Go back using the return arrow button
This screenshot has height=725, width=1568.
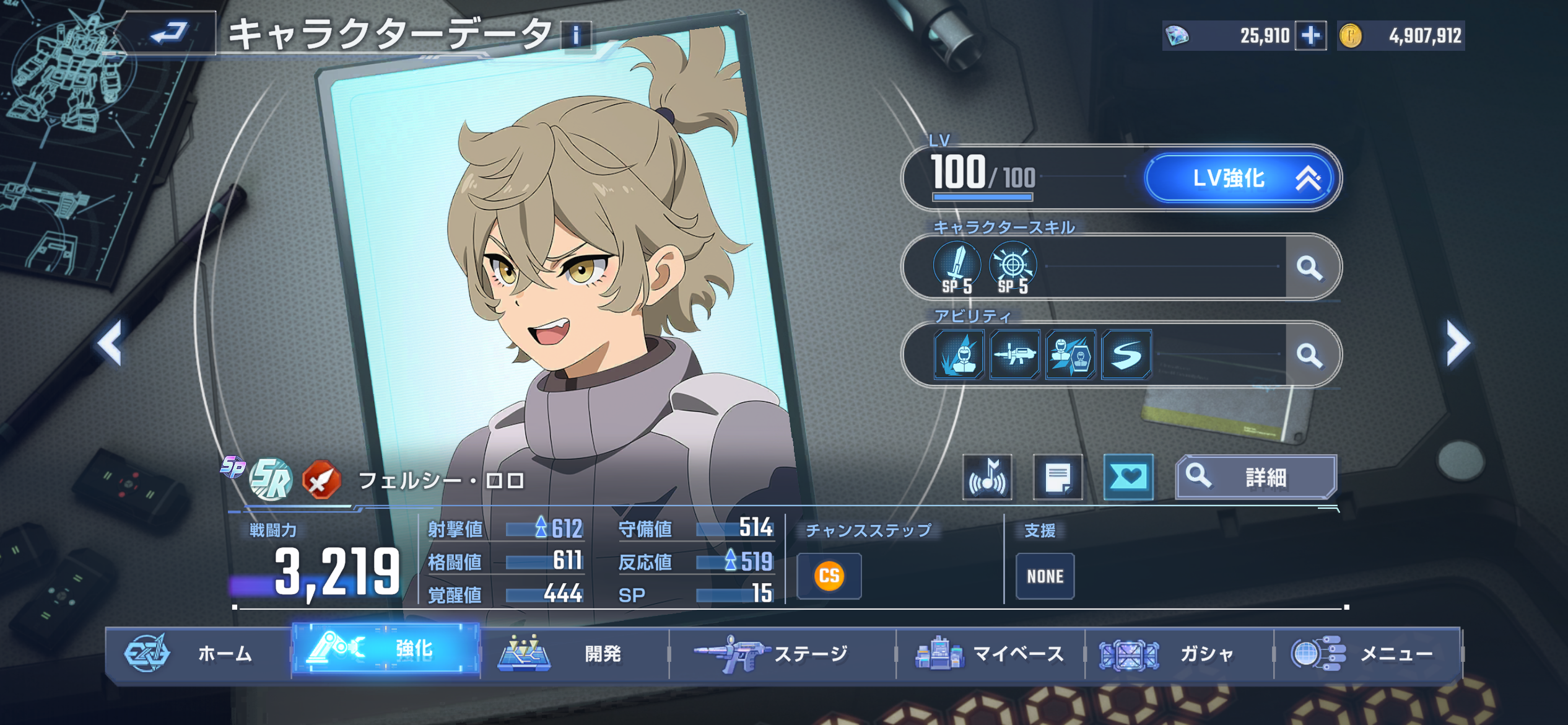(x=168, y=33)
